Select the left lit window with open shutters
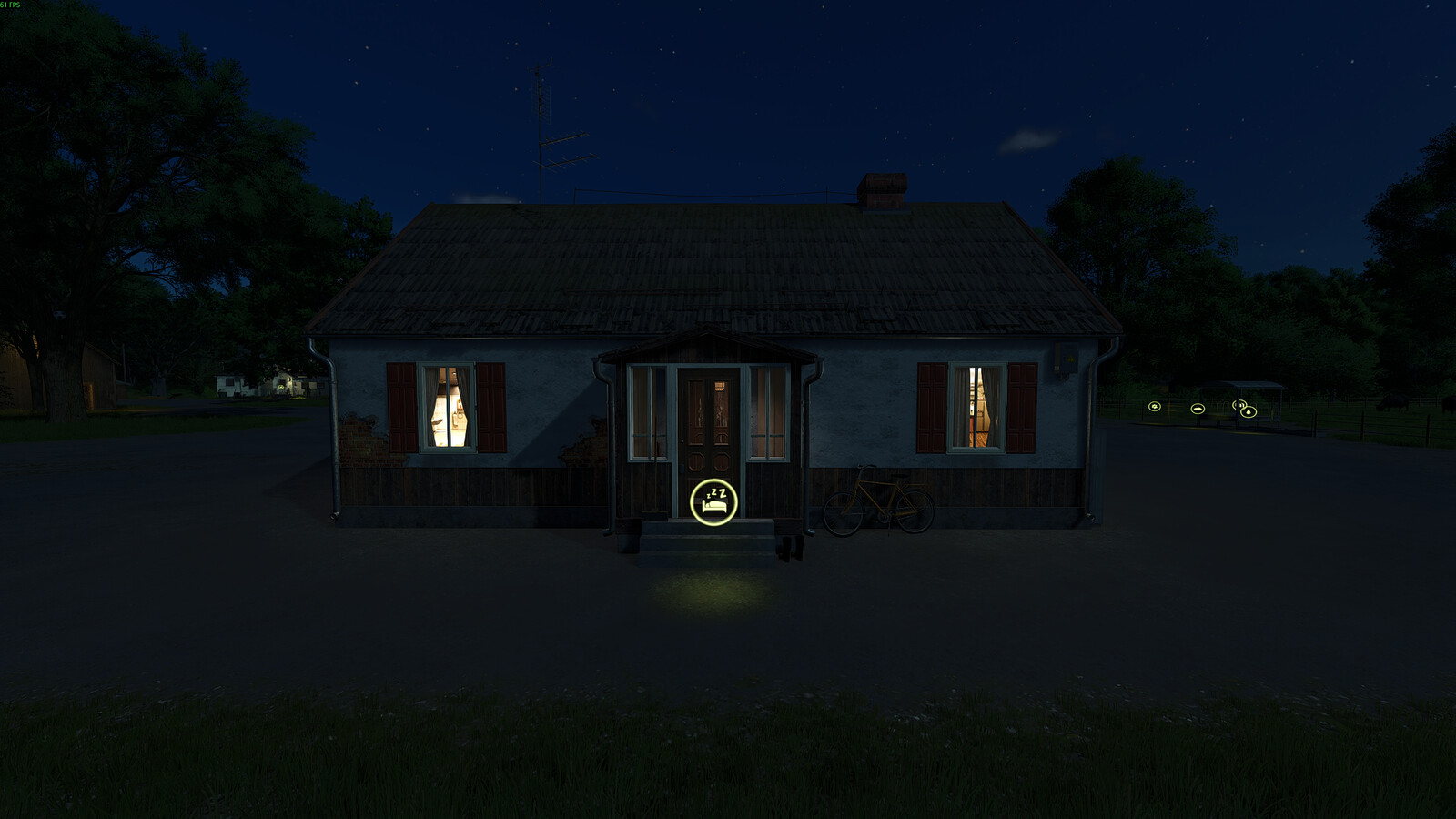 click(x=446, y=407)
